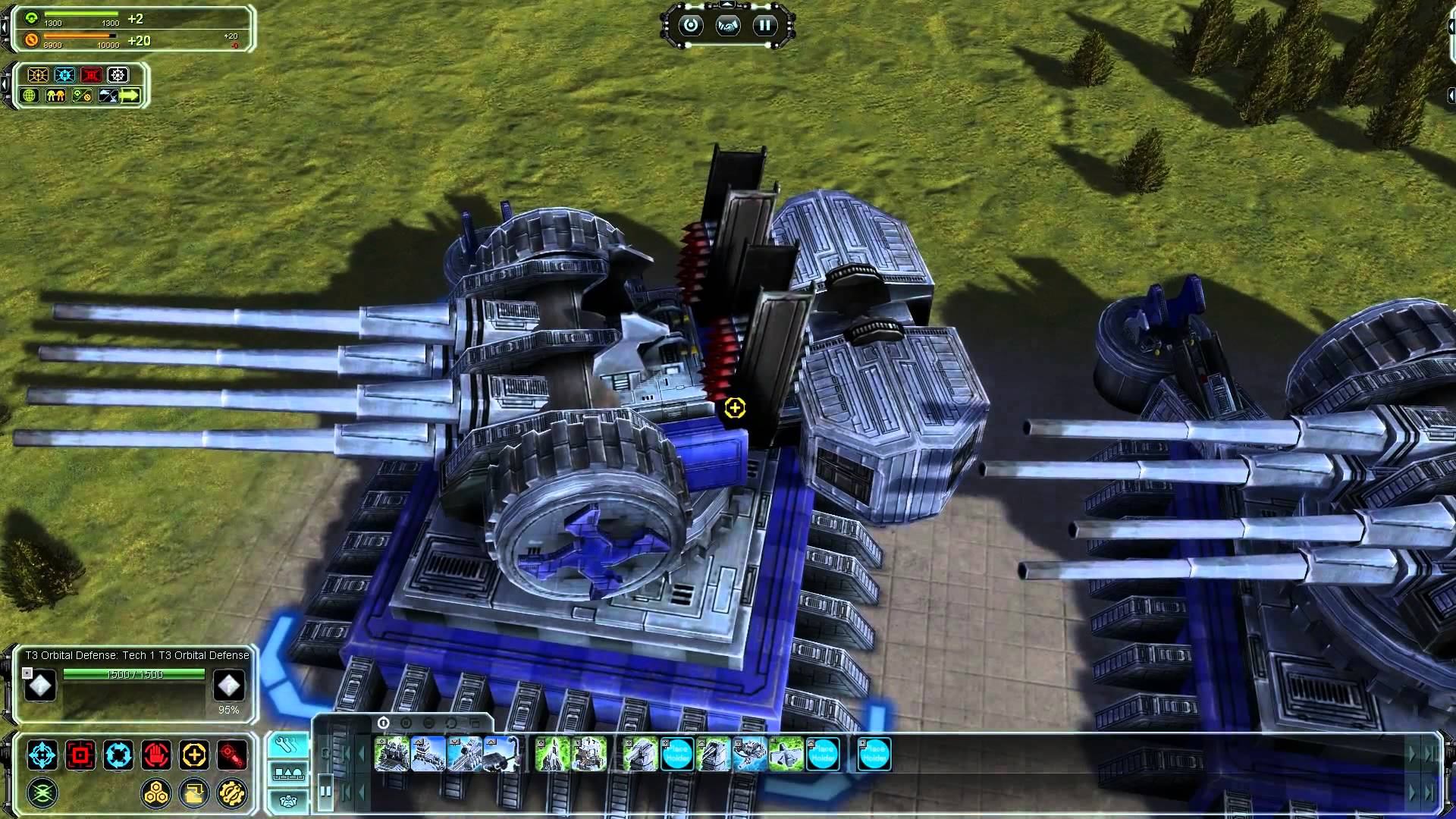Open the diplomacy handshake panel
Screen dimensions: 1456x819
tap(727, 26)
